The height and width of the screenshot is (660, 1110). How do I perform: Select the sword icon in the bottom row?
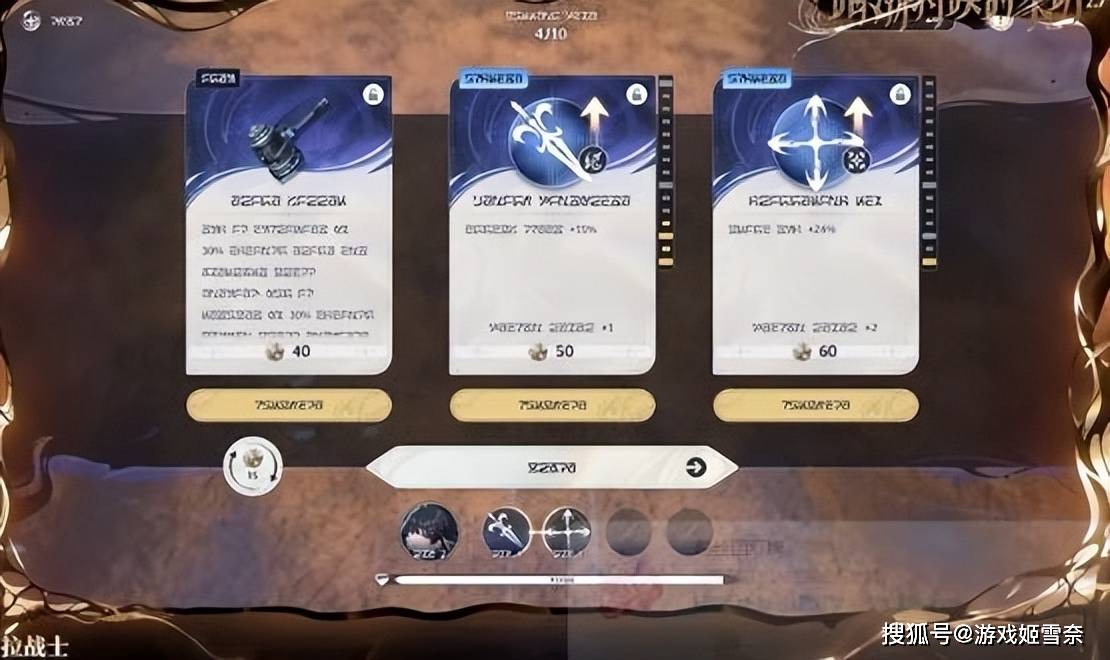(x=506, y=531)
